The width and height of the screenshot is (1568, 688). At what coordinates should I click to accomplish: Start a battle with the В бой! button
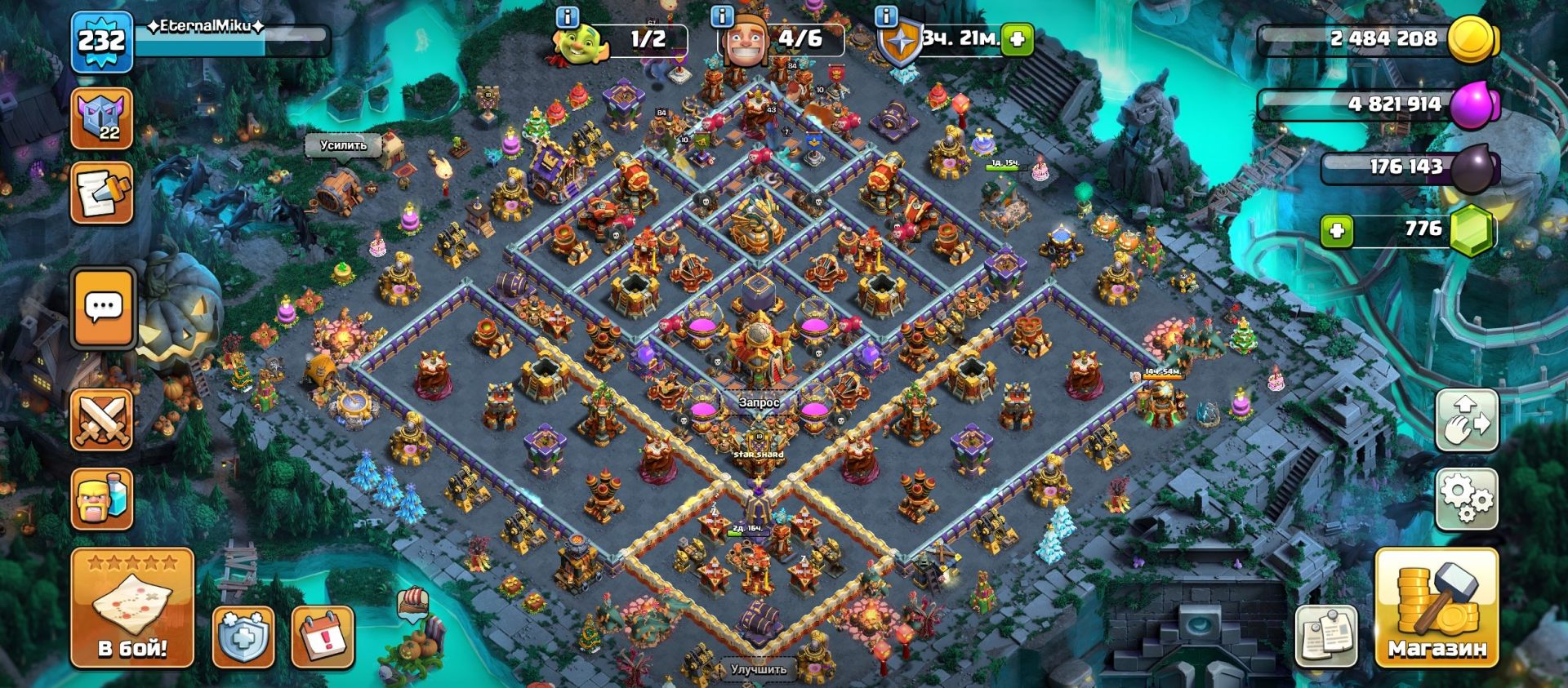132,608
